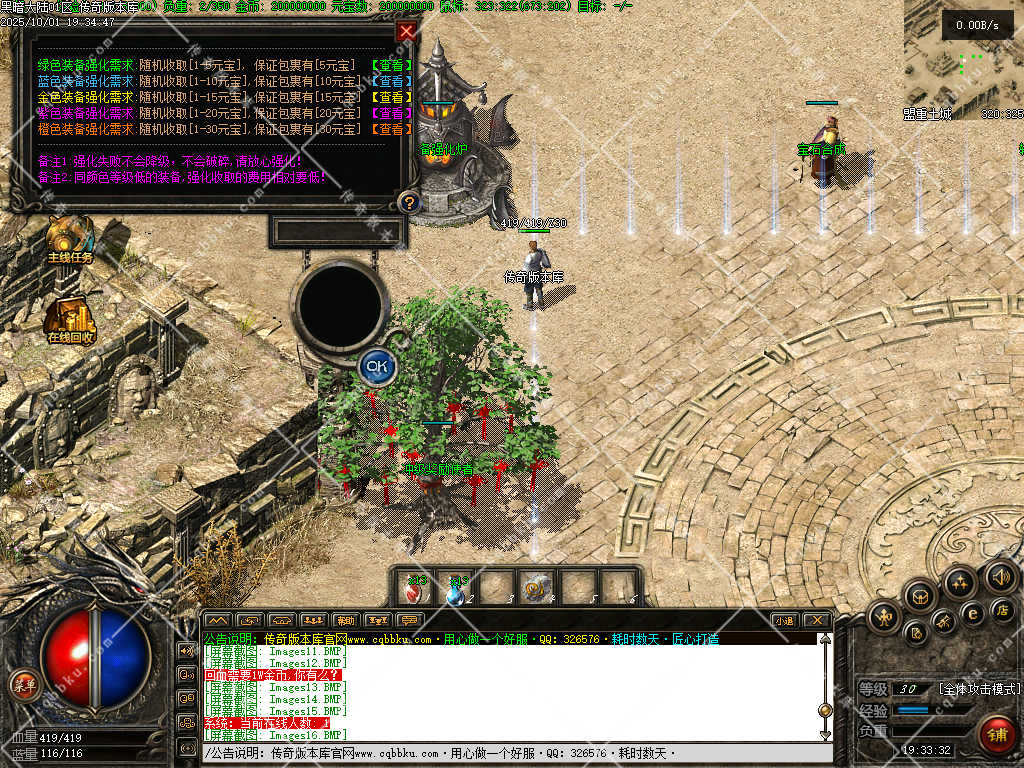Viewport: 1024px width, 768px height.
Task: Open the character equipment round button
Action: point(884,615)
